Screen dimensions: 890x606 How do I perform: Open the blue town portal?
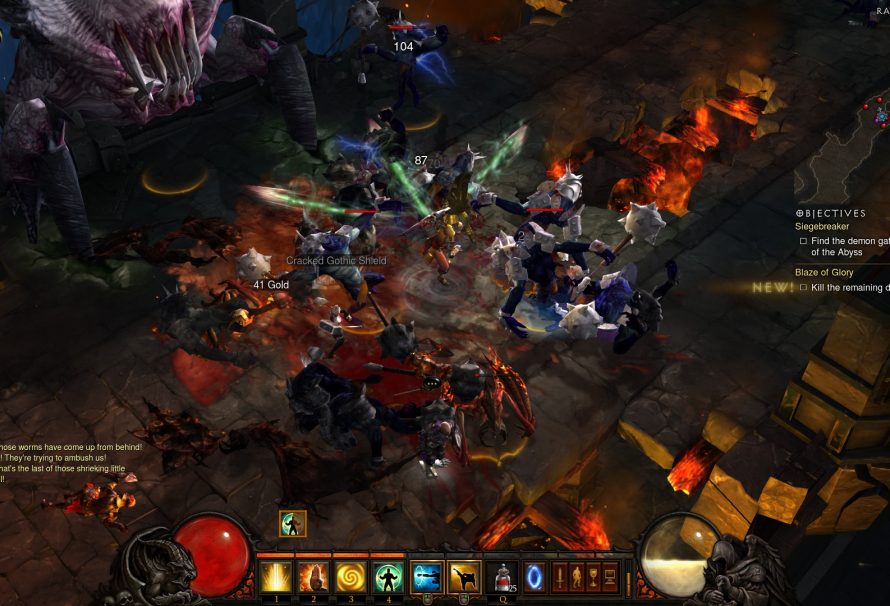[x=535, y=578]
